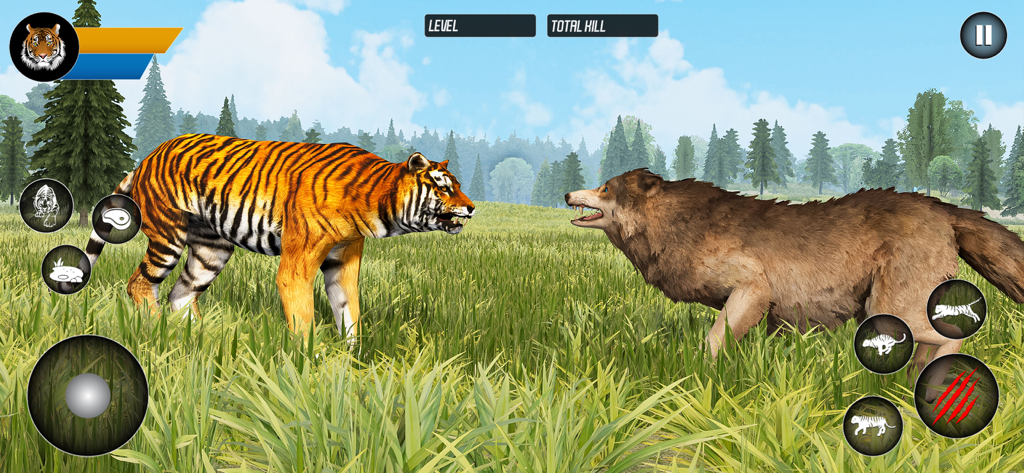Screen dimensions: 1024x473
Task: Activate the leaping tiger jump ability
Action: pos(957,309)
